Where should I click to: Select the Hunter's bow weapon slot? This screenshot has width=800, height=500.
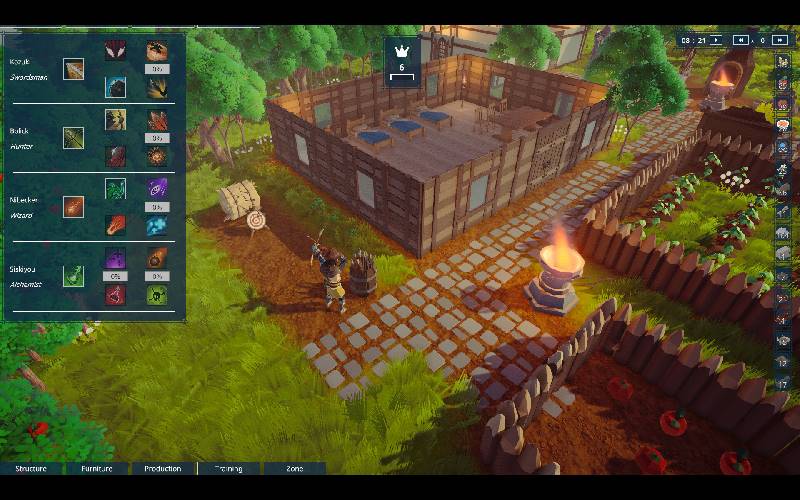[x=73, y=138]
